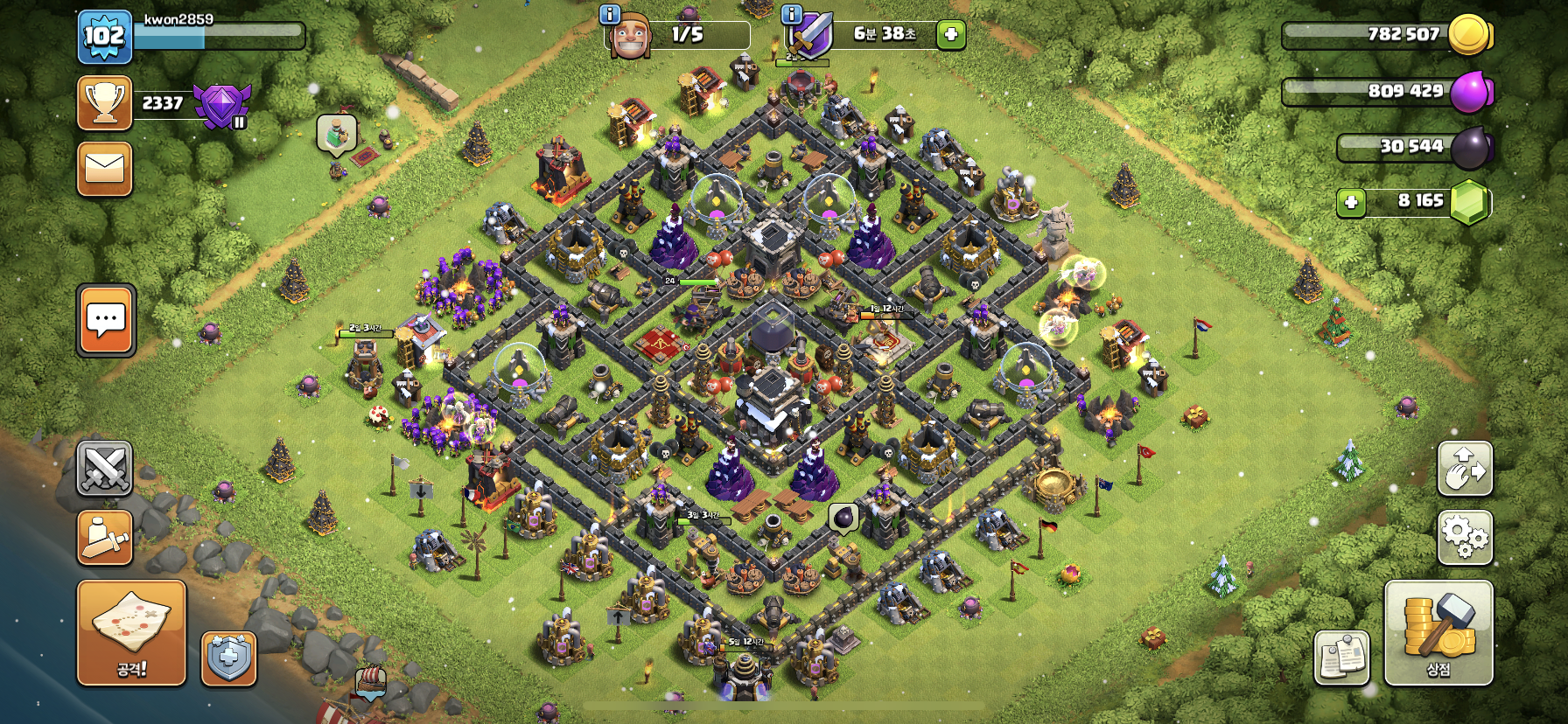Open the layout editor hand button

pos(1465,469)
